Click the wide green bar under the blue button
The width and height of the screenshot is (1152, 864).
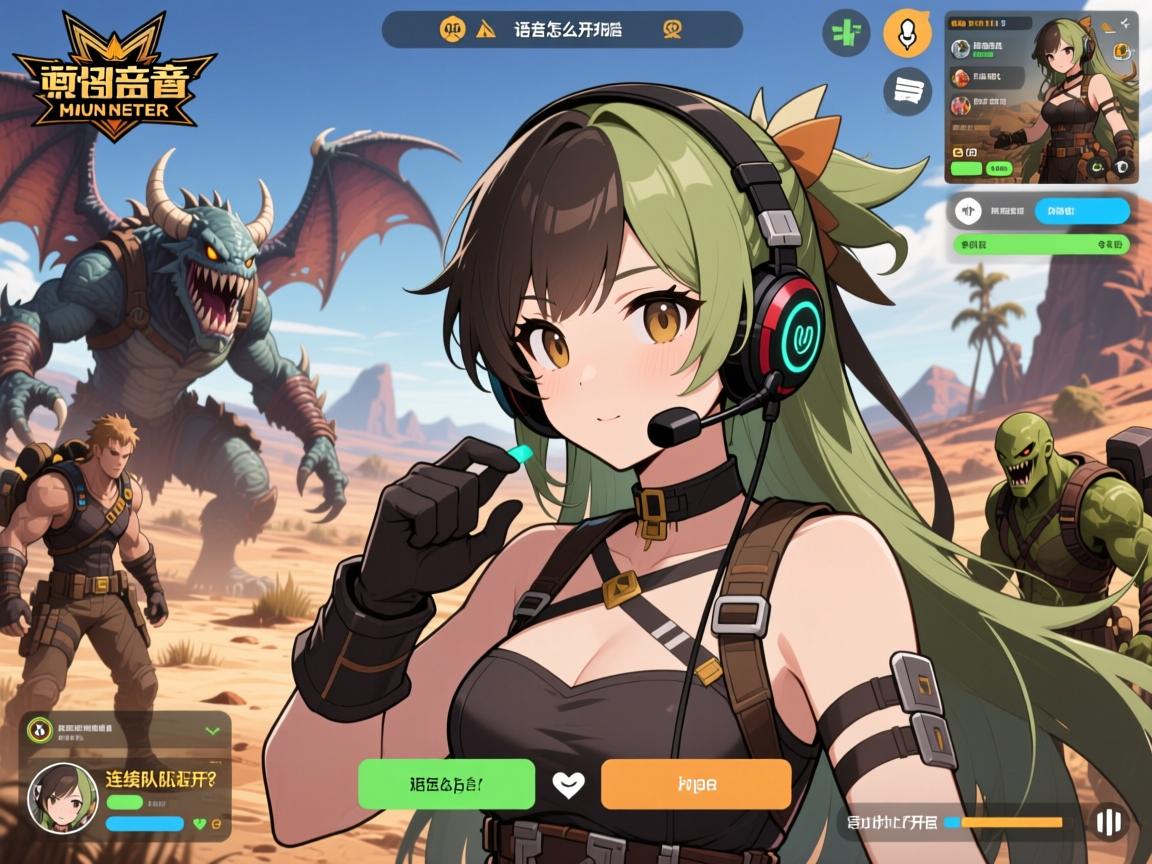click(x=1041, y=243)
